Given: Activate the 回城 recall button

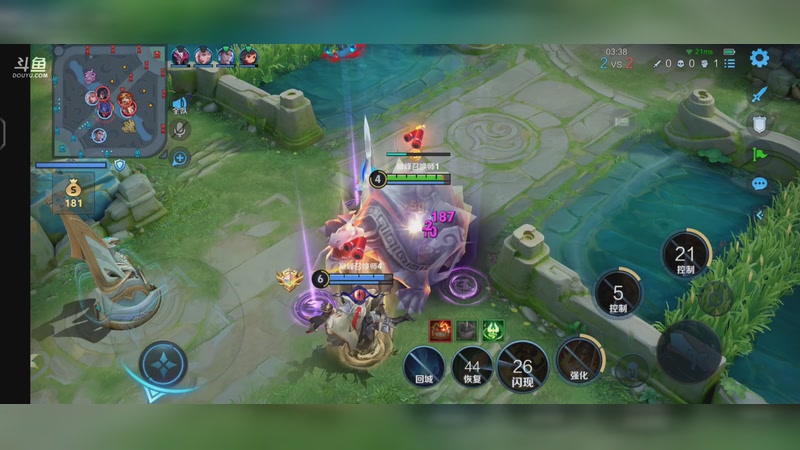Looking at the screenshot, I should (424, 363).
